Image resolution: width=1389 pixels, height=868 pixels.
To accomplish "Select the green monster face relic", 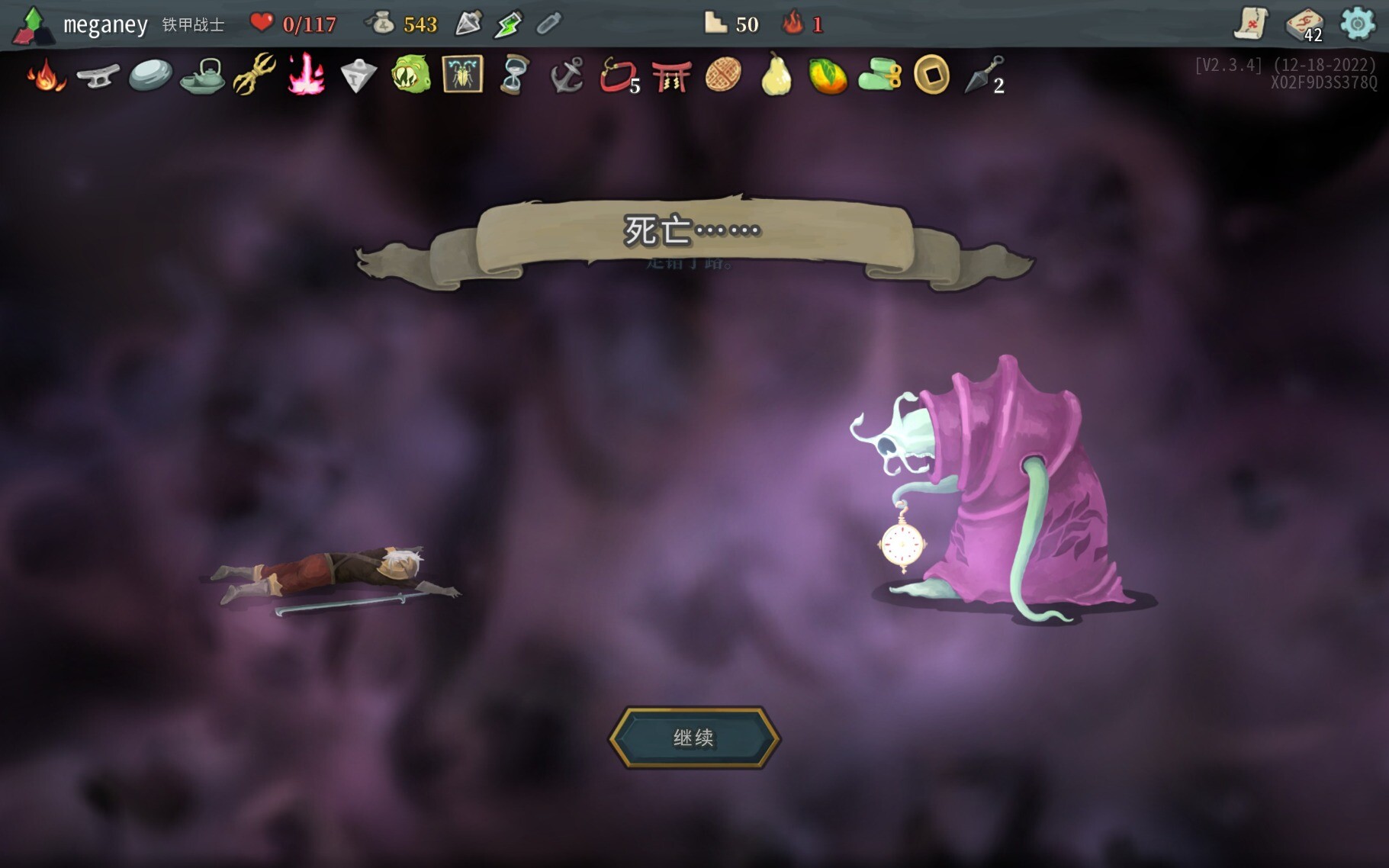I will pos(410,75).
